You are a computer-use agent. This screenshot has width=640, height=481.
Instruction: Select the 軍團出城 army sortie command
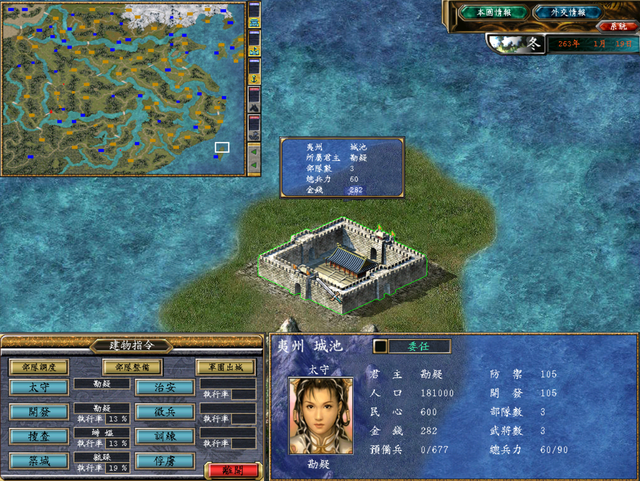pyautogui.click(x=225, y=367)
